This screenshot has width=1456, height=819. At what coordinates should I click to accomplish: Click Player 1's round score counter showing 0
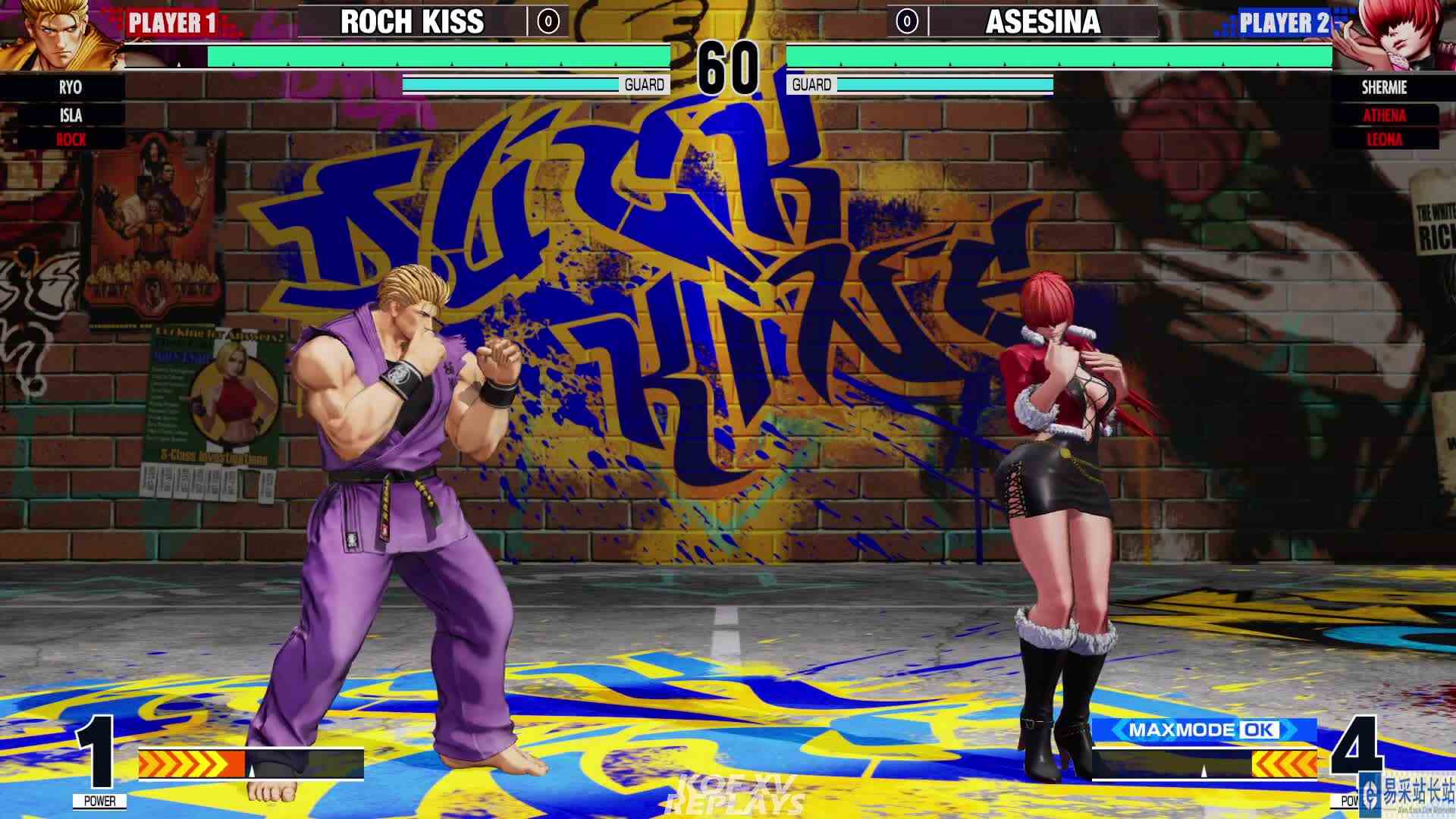[x=548, y=22]
